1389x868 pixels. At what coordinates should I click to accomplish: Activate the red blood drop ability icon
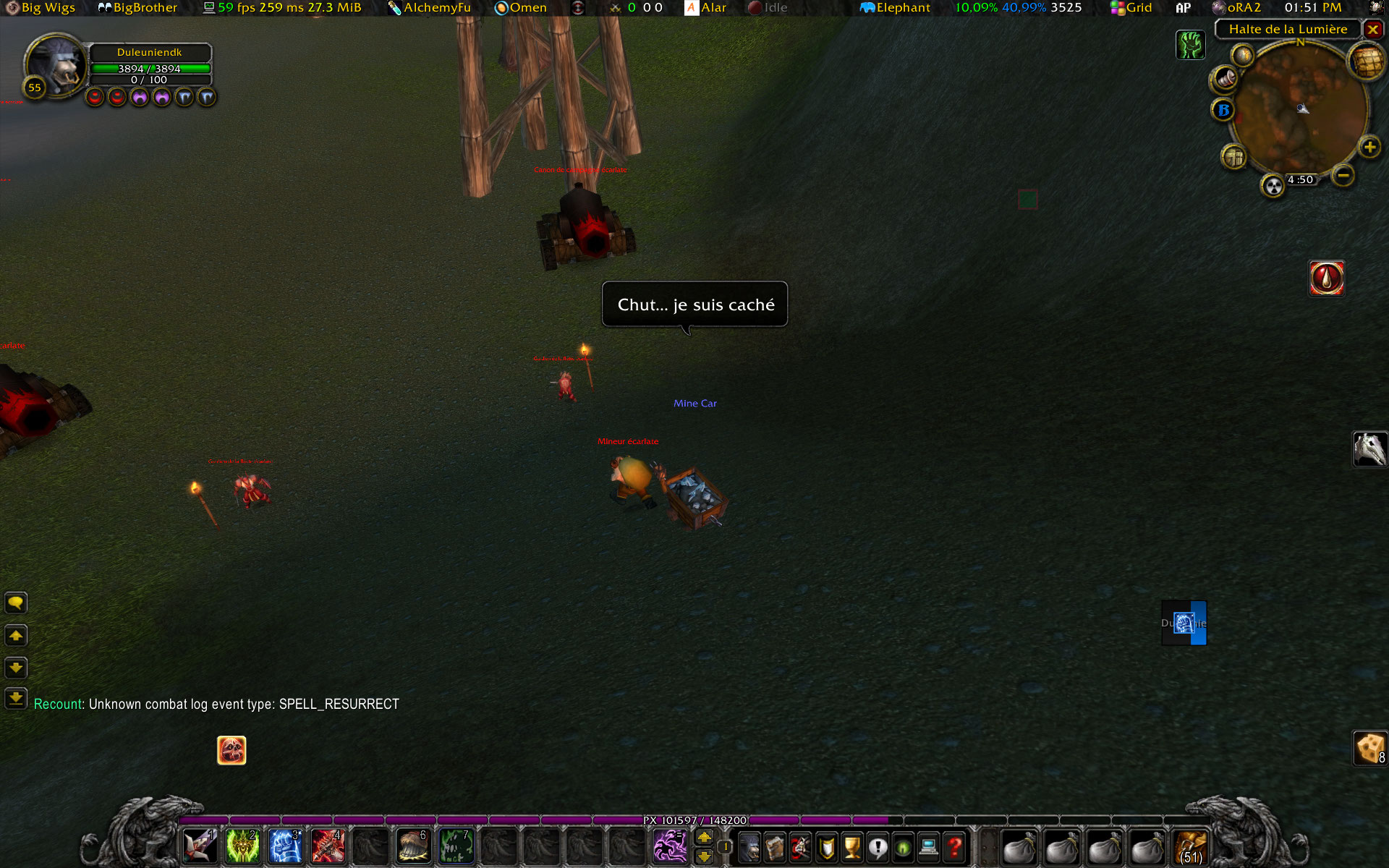[1327, 278]
